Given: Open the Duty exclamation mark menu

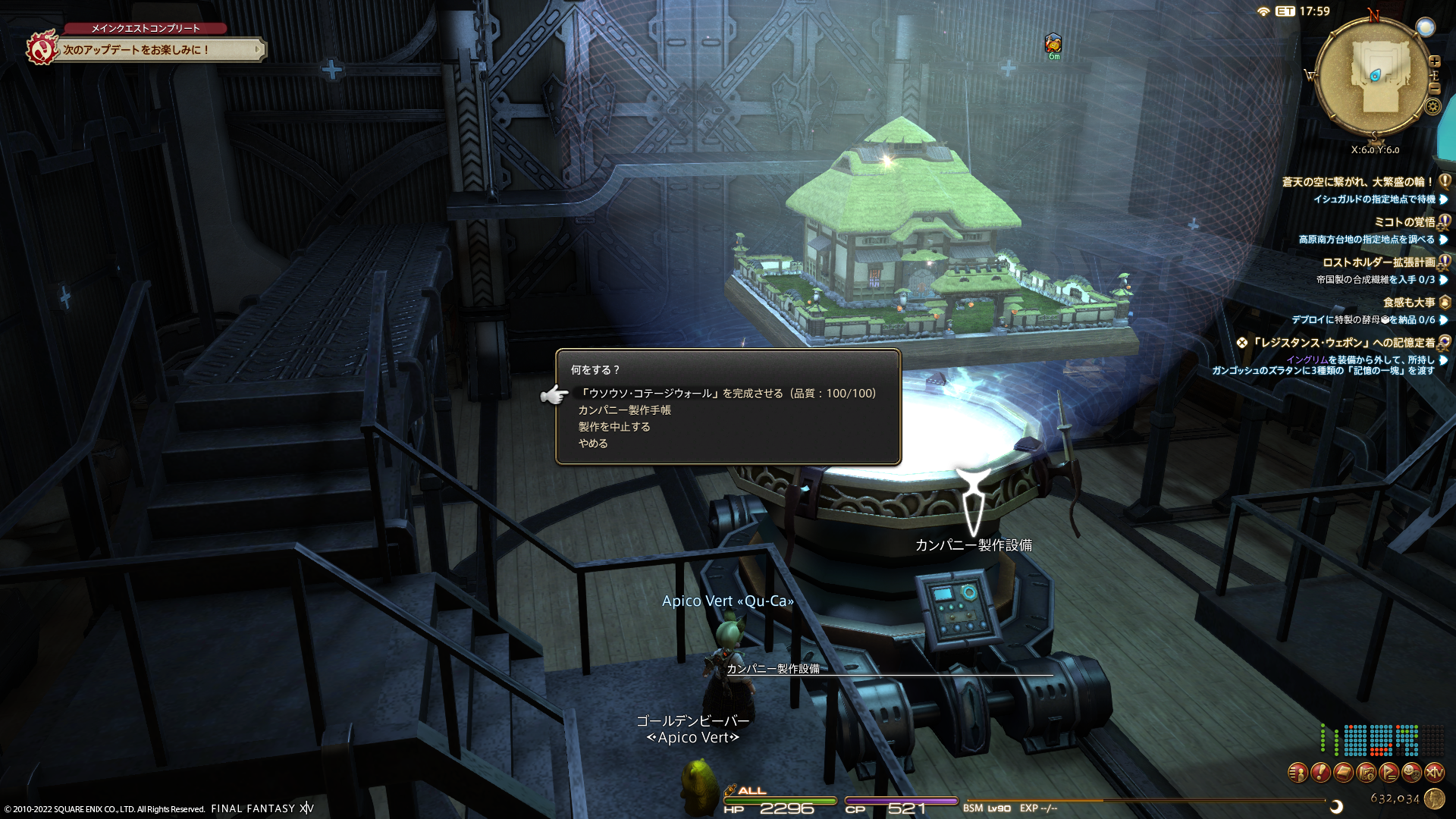Looking at the screenshot, I should 1320,773.
